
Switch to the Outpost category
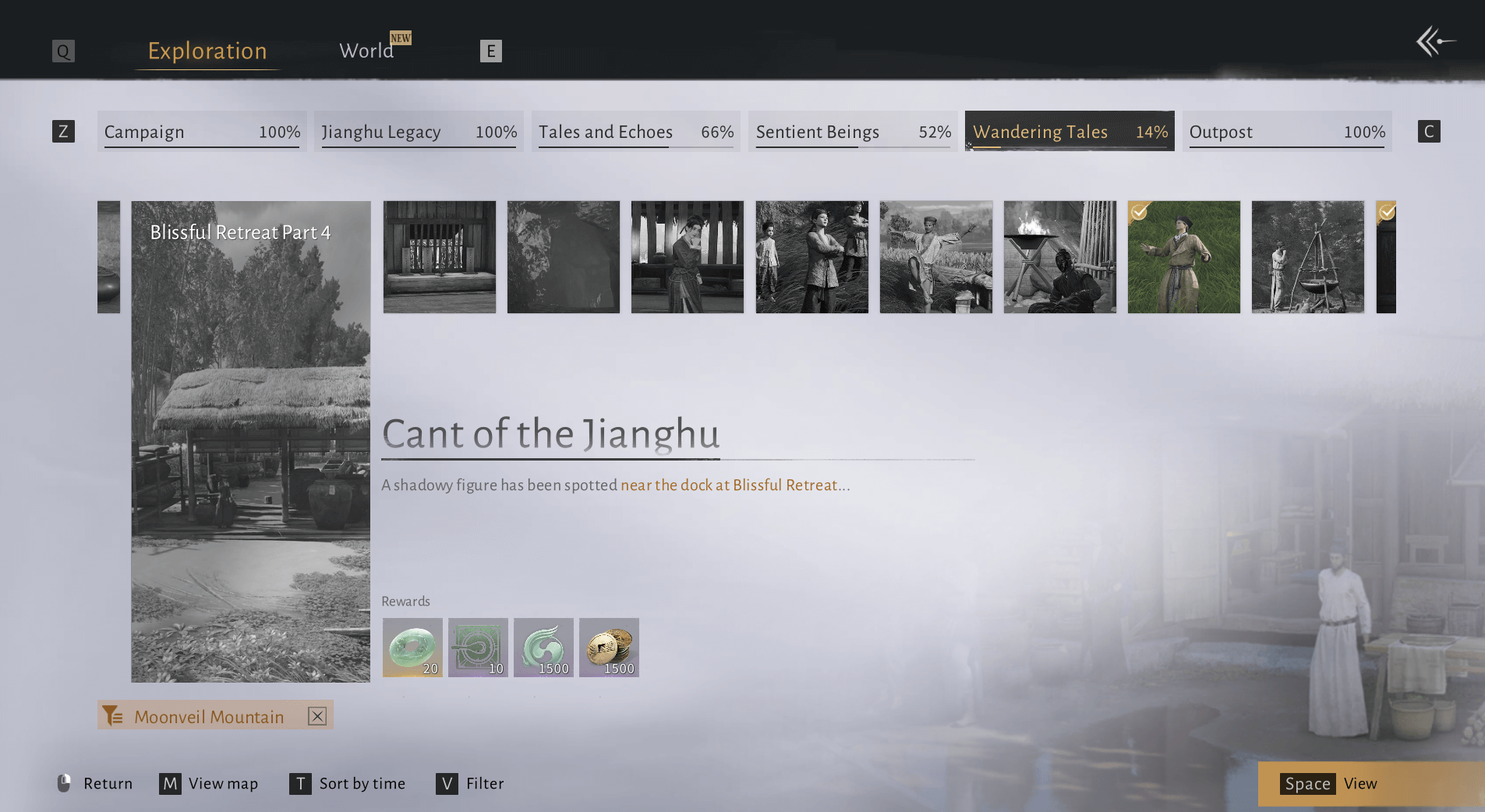(1287, 132)
